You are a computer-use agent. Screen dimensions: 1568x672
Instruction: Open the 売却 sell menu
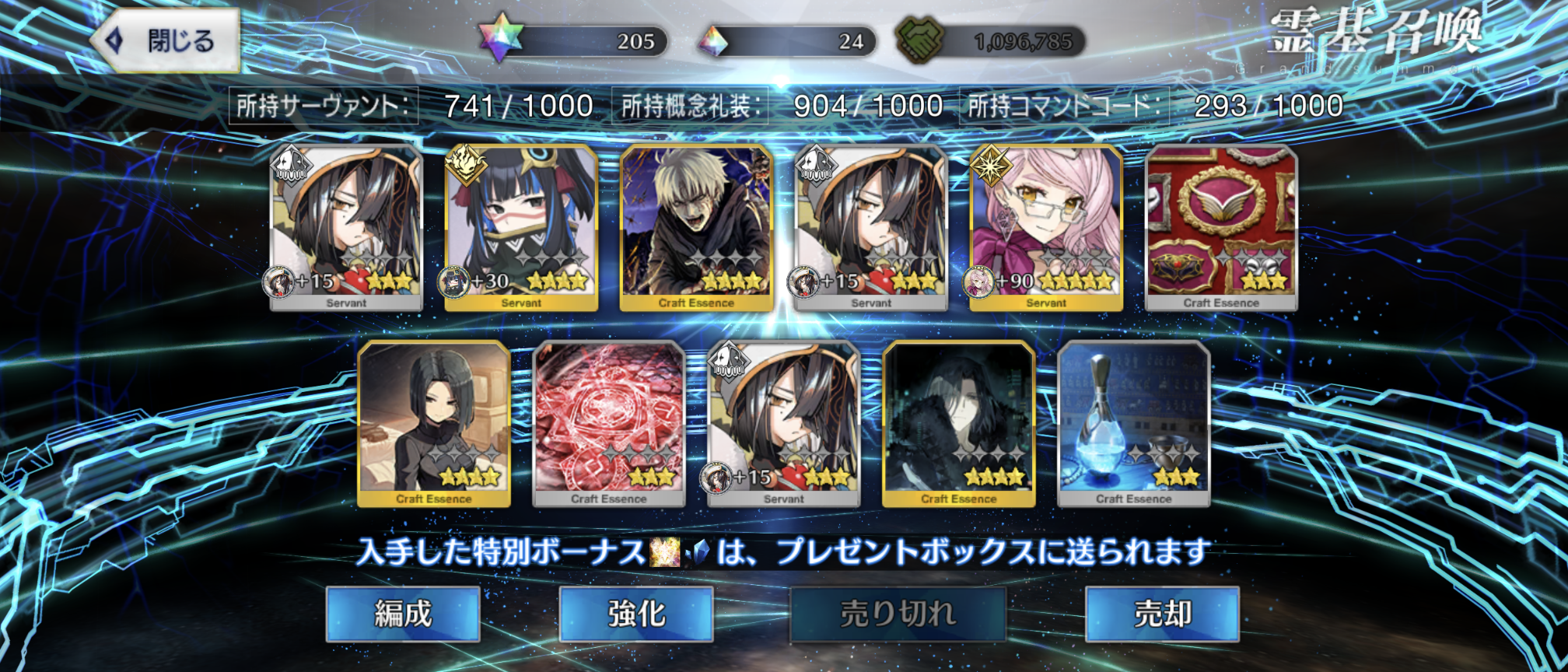pyautogui.click(x=1162, y=614)
